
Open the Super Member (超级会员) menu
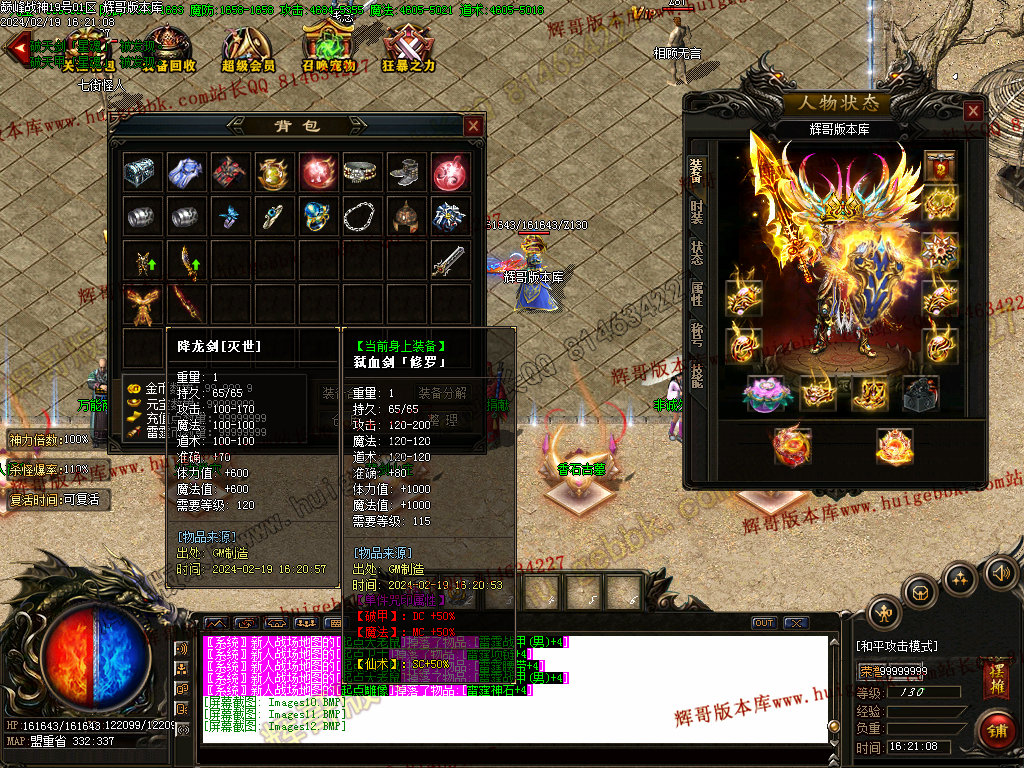[248, 49]
